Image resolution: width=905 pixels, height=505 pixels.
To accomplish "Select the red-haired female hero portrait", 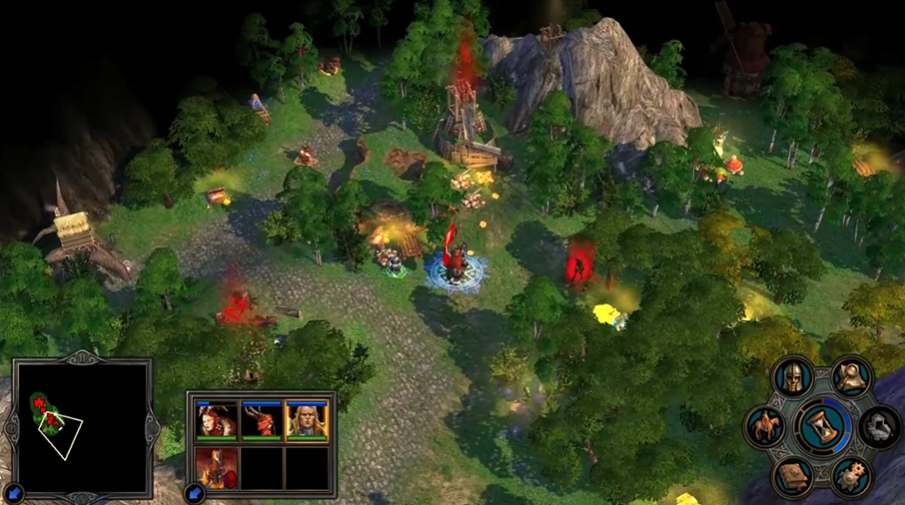I will (x=216, y=421).
